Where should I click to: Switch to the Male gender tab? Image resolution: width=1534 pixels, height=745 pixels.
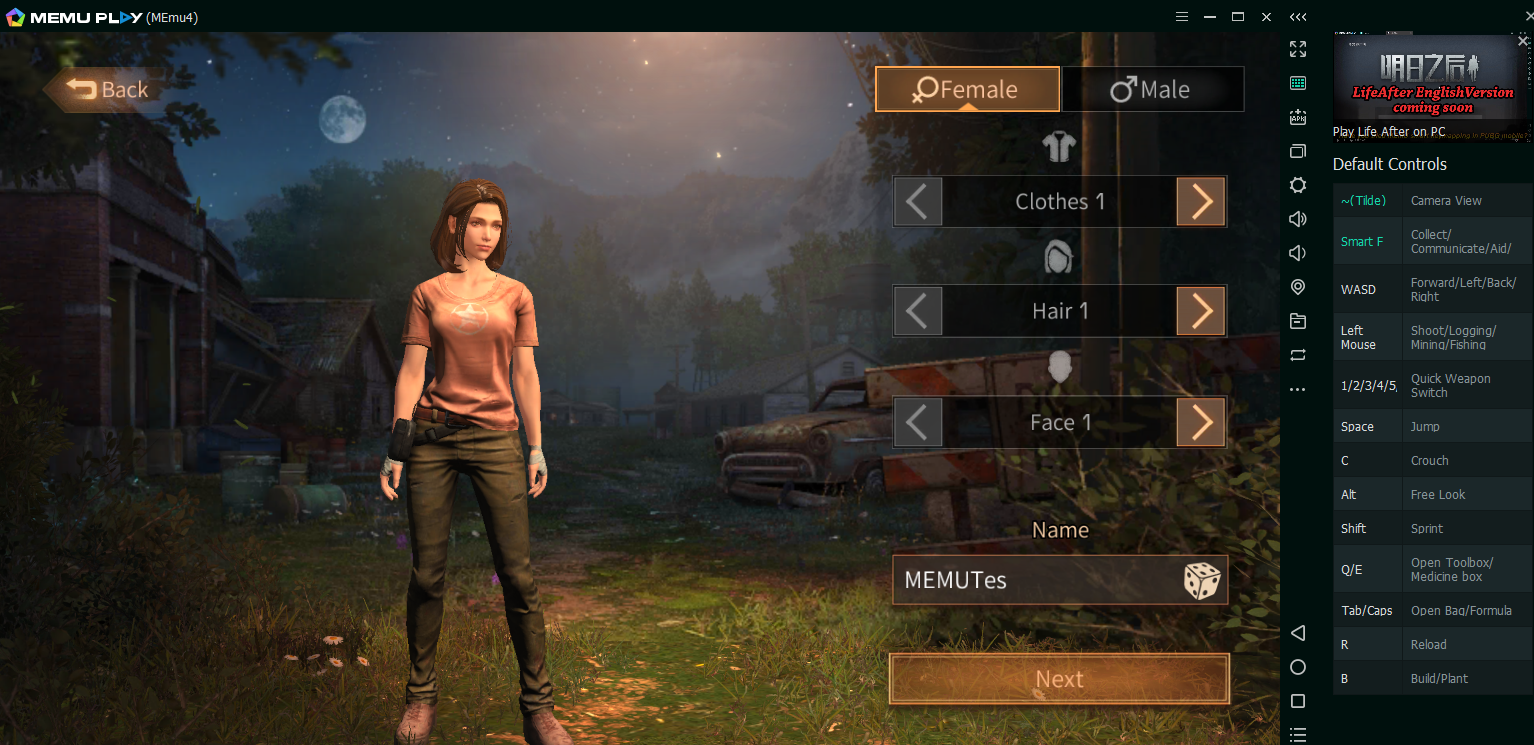[1152, 90]
